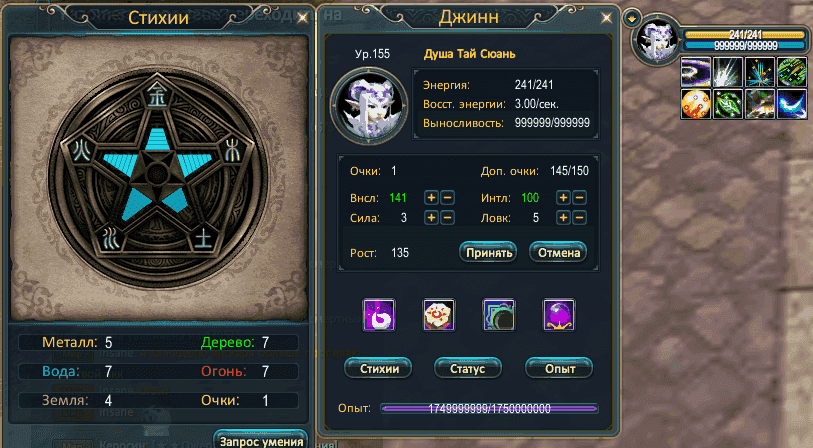Reduce Внсл by one point
813x448 pixels.
click(447, 198)
